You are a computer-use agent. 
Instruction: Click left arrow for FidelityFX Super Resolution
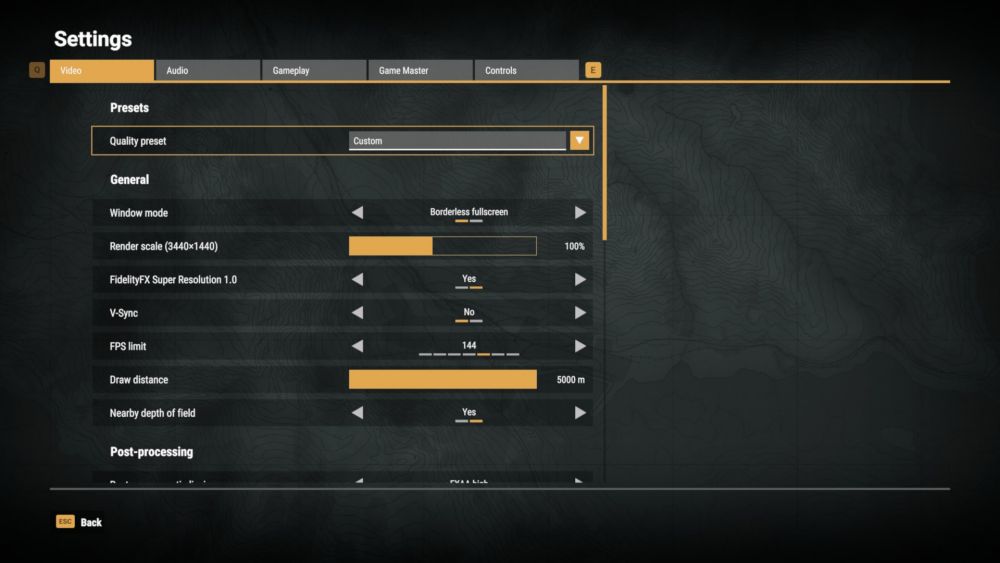(358, 280)
